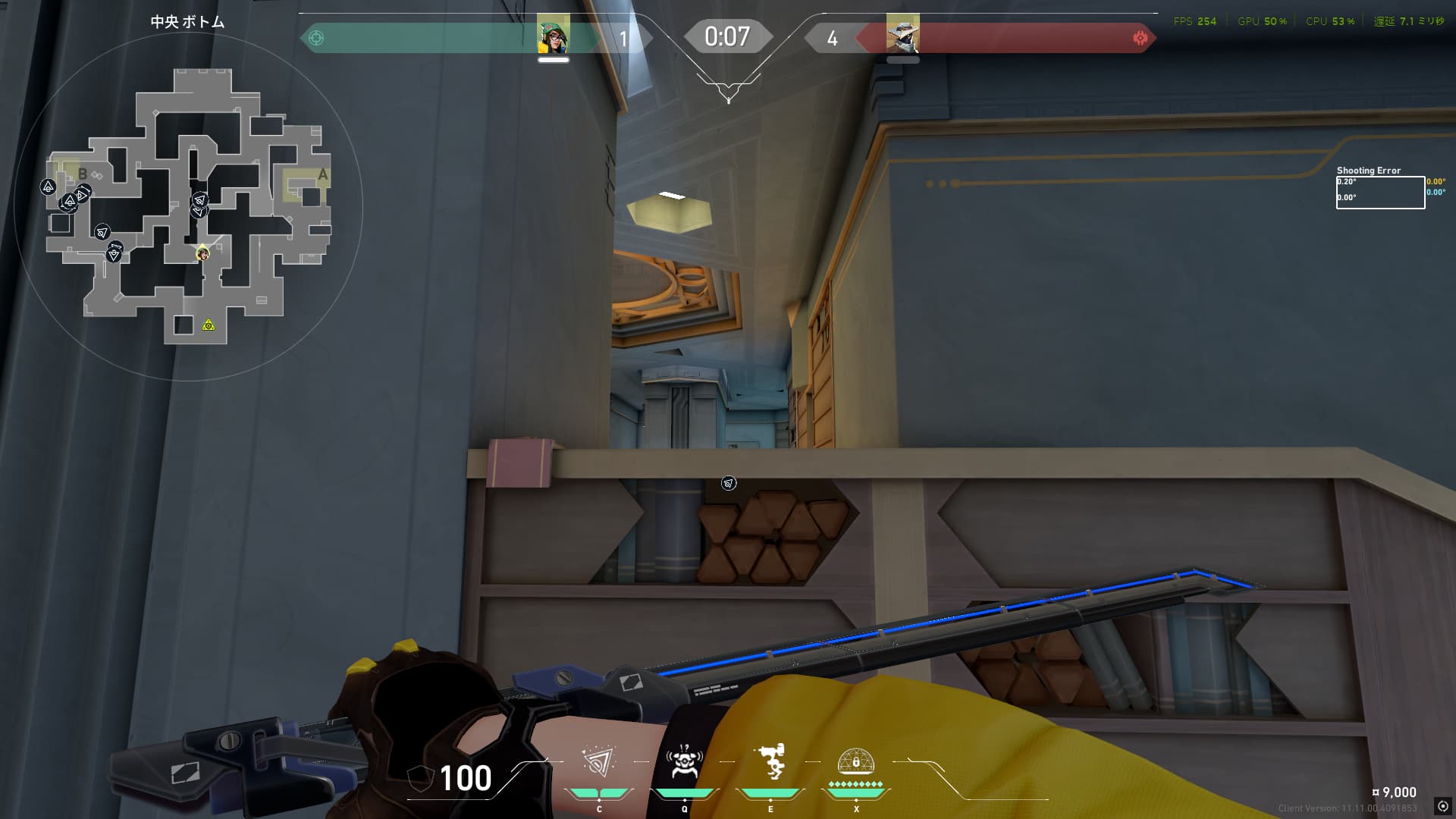Click the Shooting Error graph box
This screenshot has width=1456, height=819.
[1380, 193]
